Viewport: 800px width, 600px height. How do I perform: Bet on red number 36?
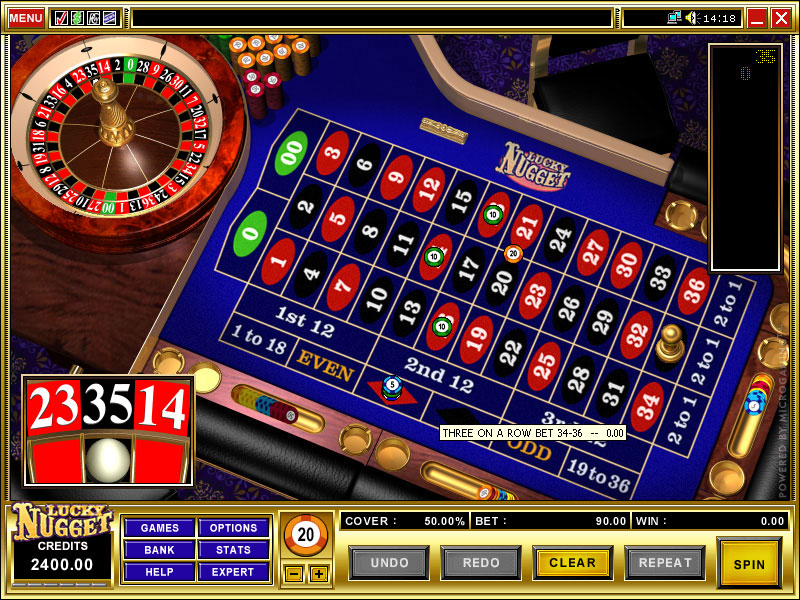(x=693, y=291)
